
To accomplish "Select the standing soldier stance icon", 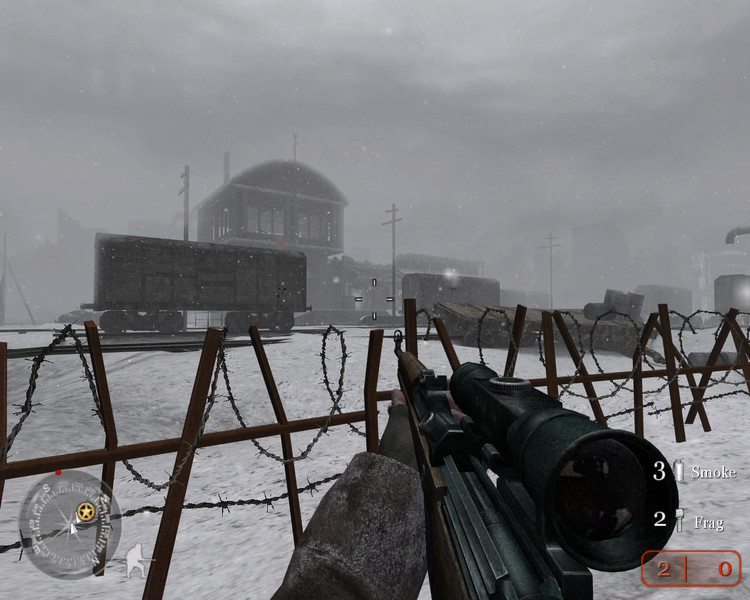I will point(135,560).
